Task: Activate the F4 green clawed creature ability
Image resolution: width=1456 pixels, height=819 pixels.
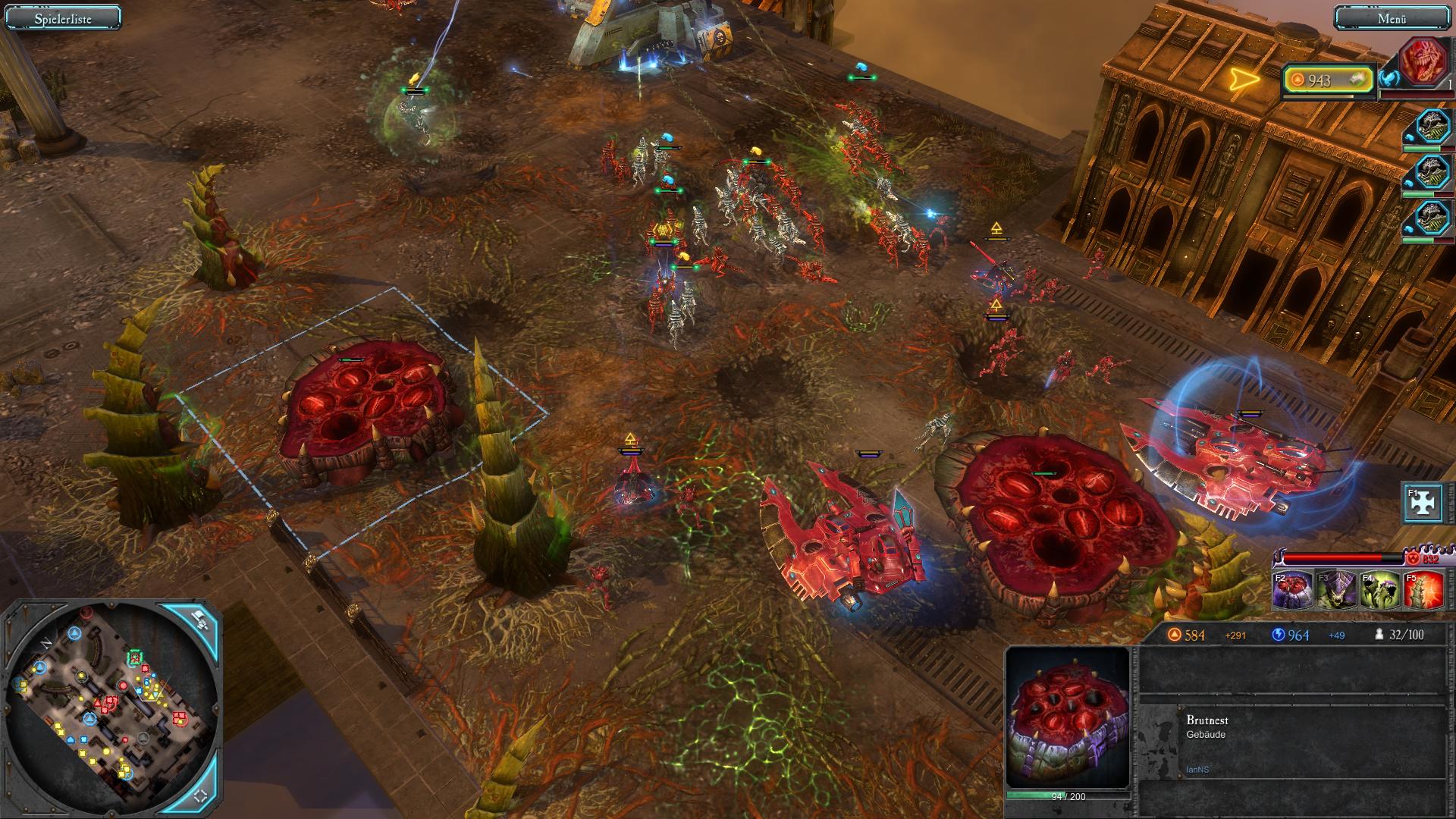Action: (1379, 591)
